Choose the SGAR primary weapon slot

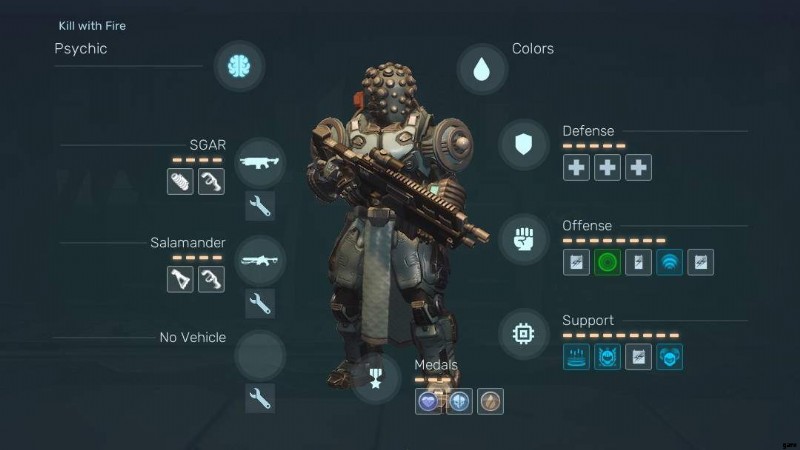point(261,162)
